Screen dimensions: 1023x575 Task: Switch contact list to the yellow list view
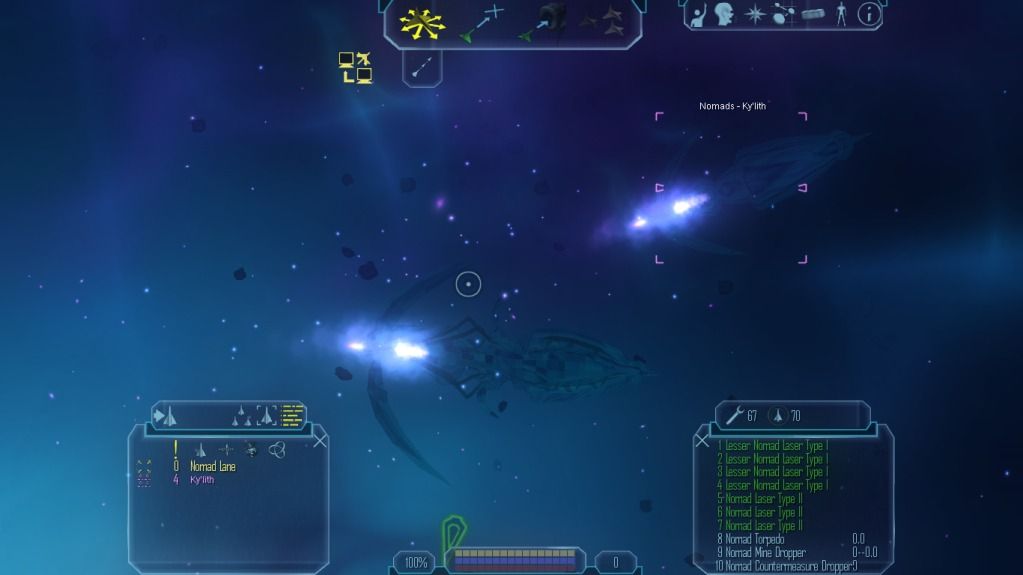coord(292,415)
